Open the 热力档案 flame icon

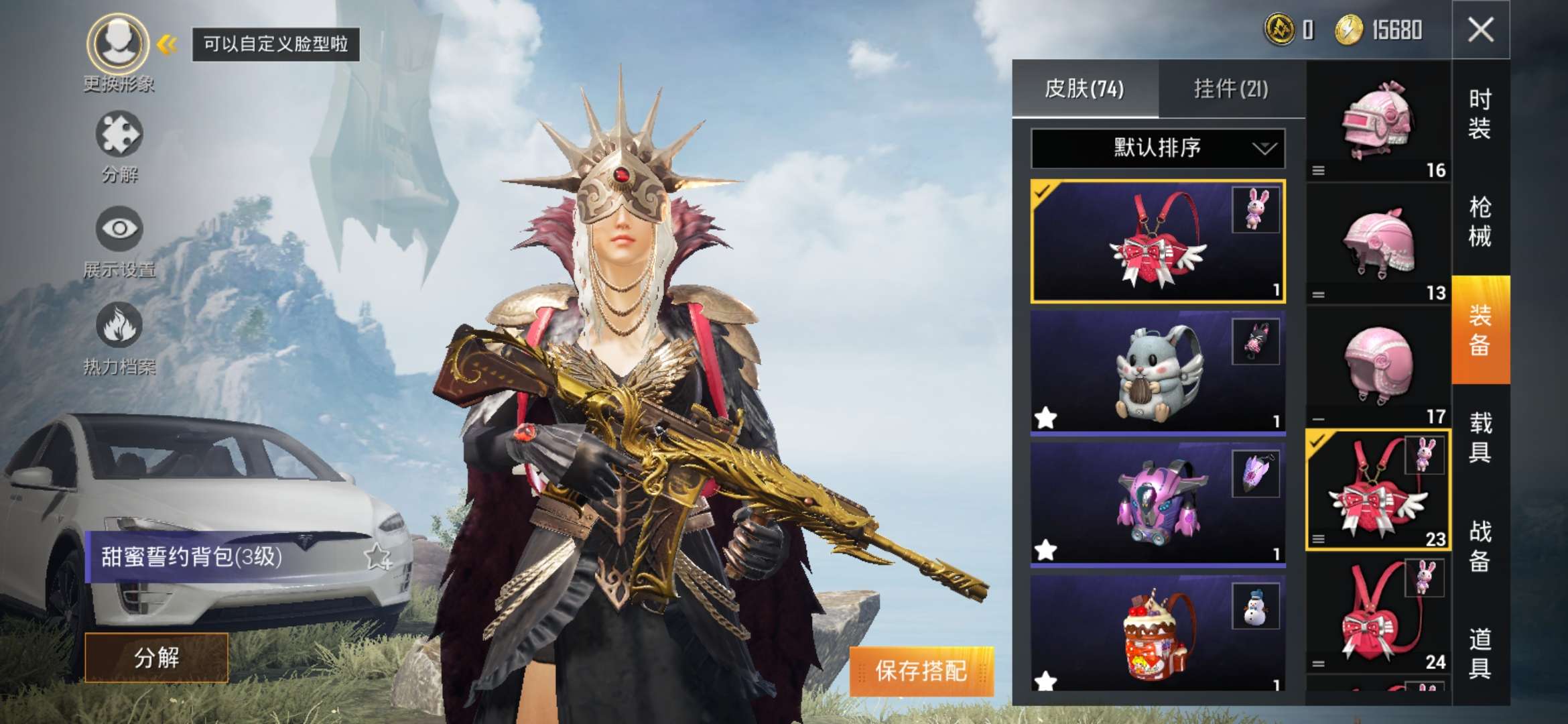click(119, 326)
